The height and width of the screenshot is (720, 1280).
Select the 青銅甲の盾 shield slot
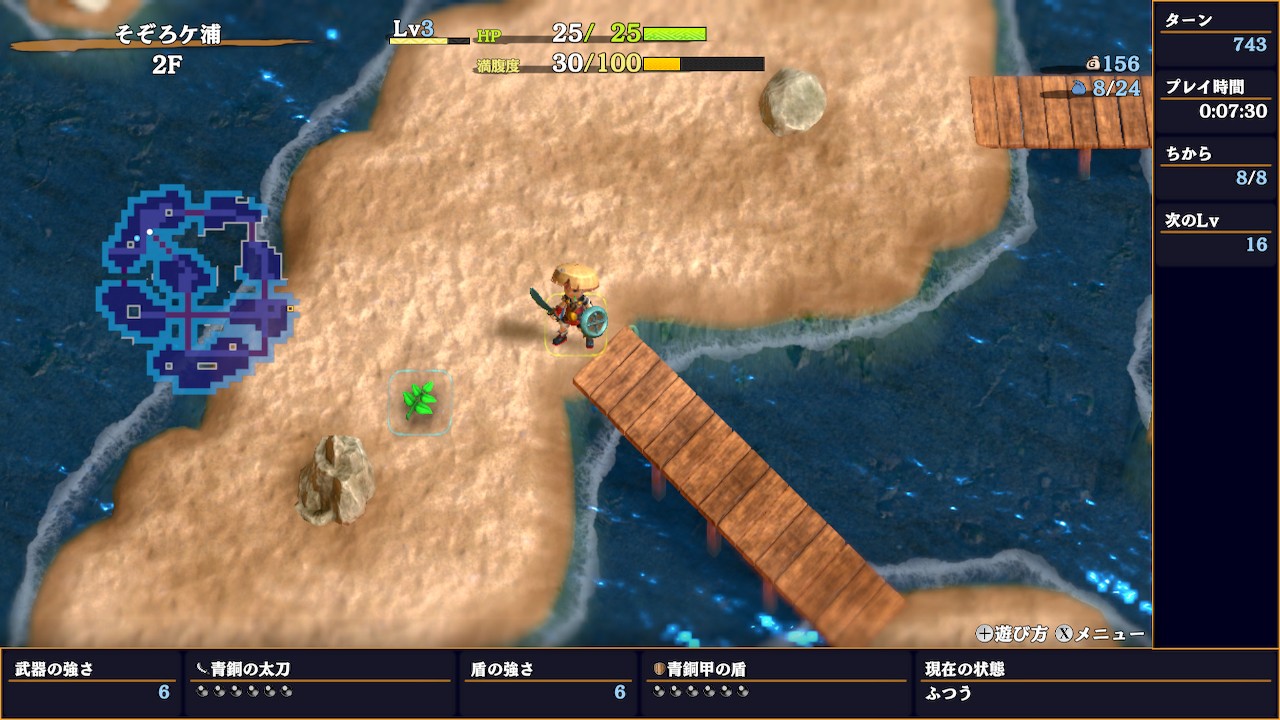[776, 680]
